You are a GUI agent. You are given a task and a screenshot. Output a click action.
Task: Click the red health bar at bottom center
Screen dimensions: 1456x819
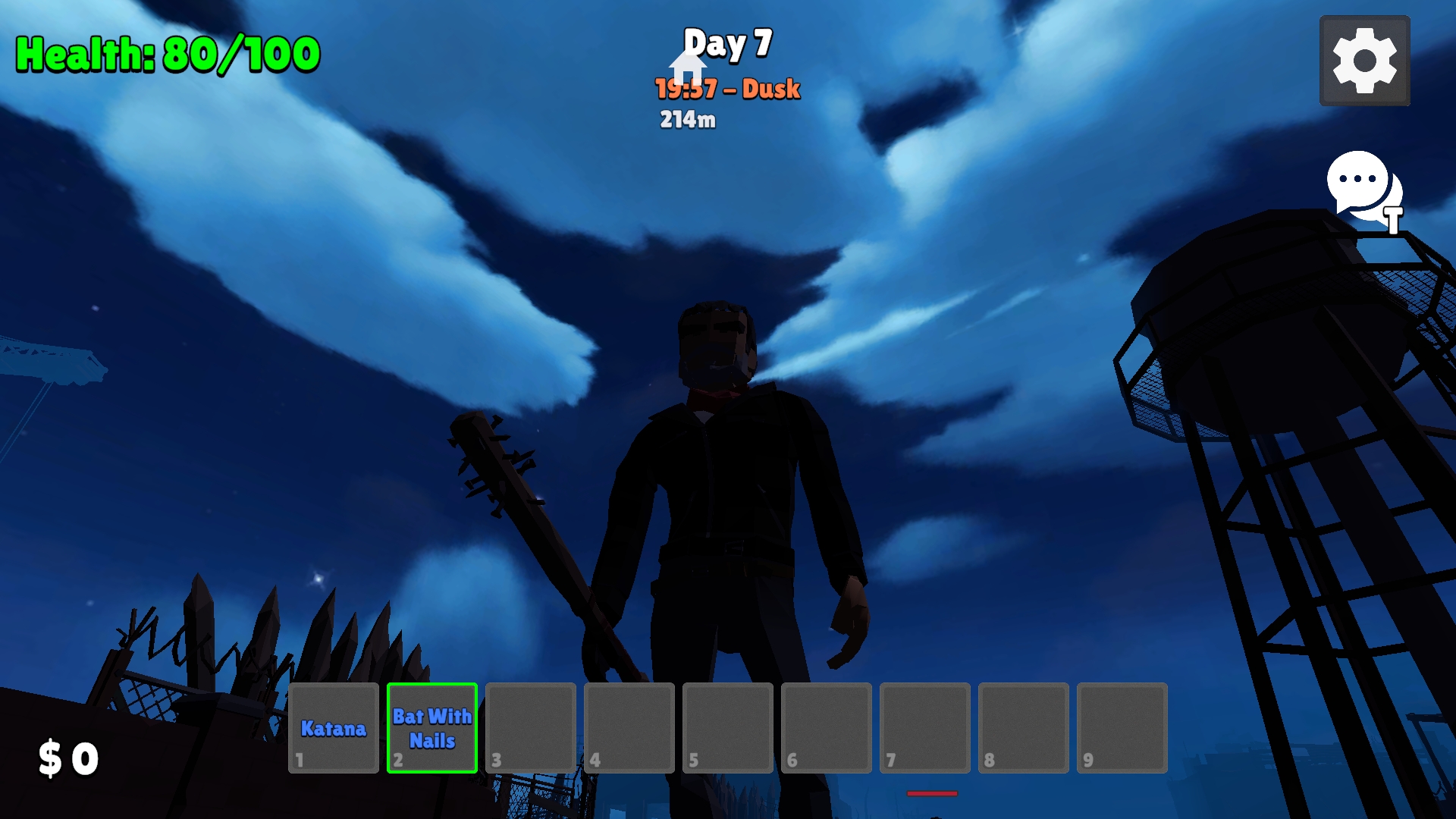pyautogui.click(x=931, y=794)
